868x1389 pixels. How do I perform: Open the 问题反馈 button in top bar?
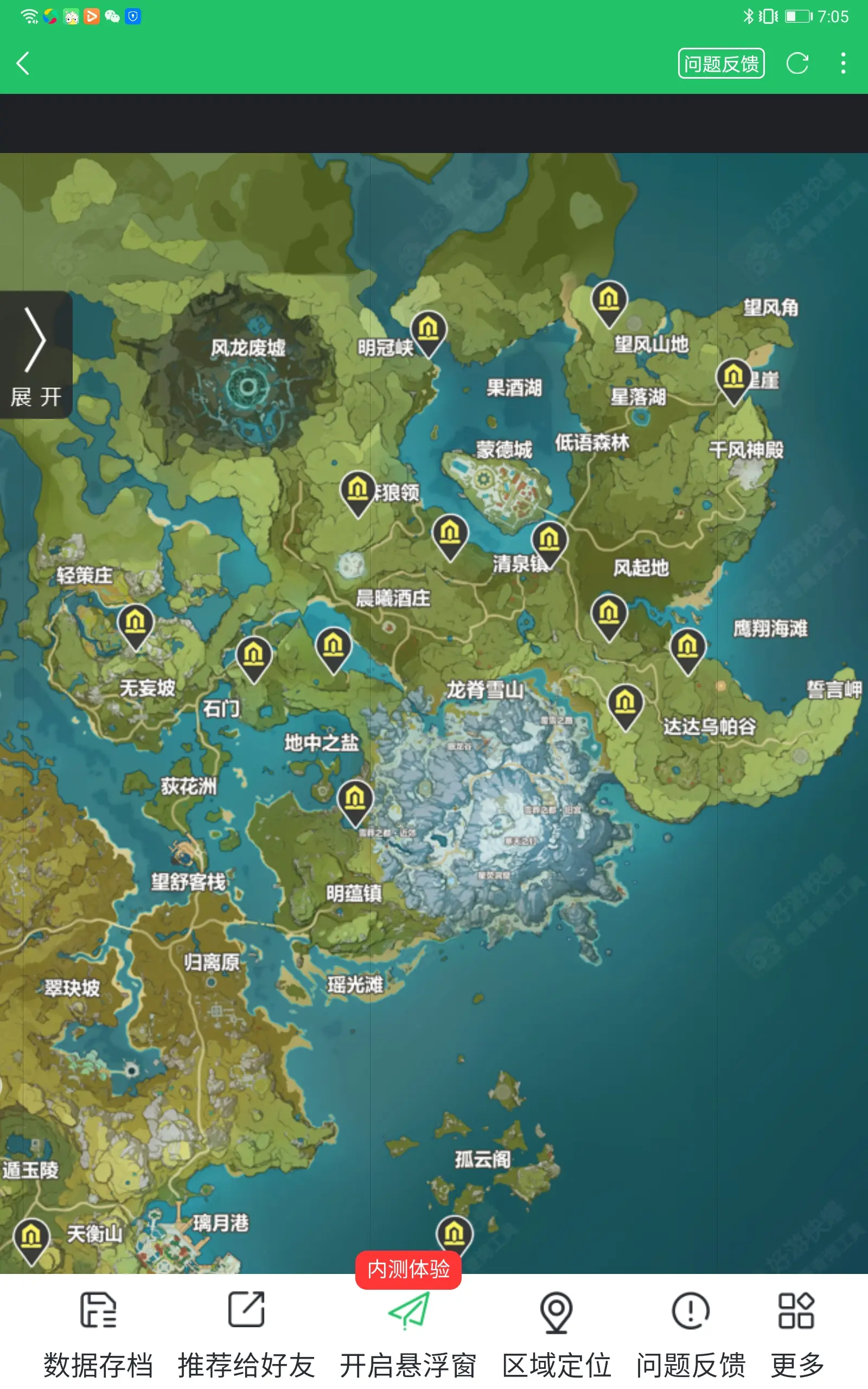722,64
